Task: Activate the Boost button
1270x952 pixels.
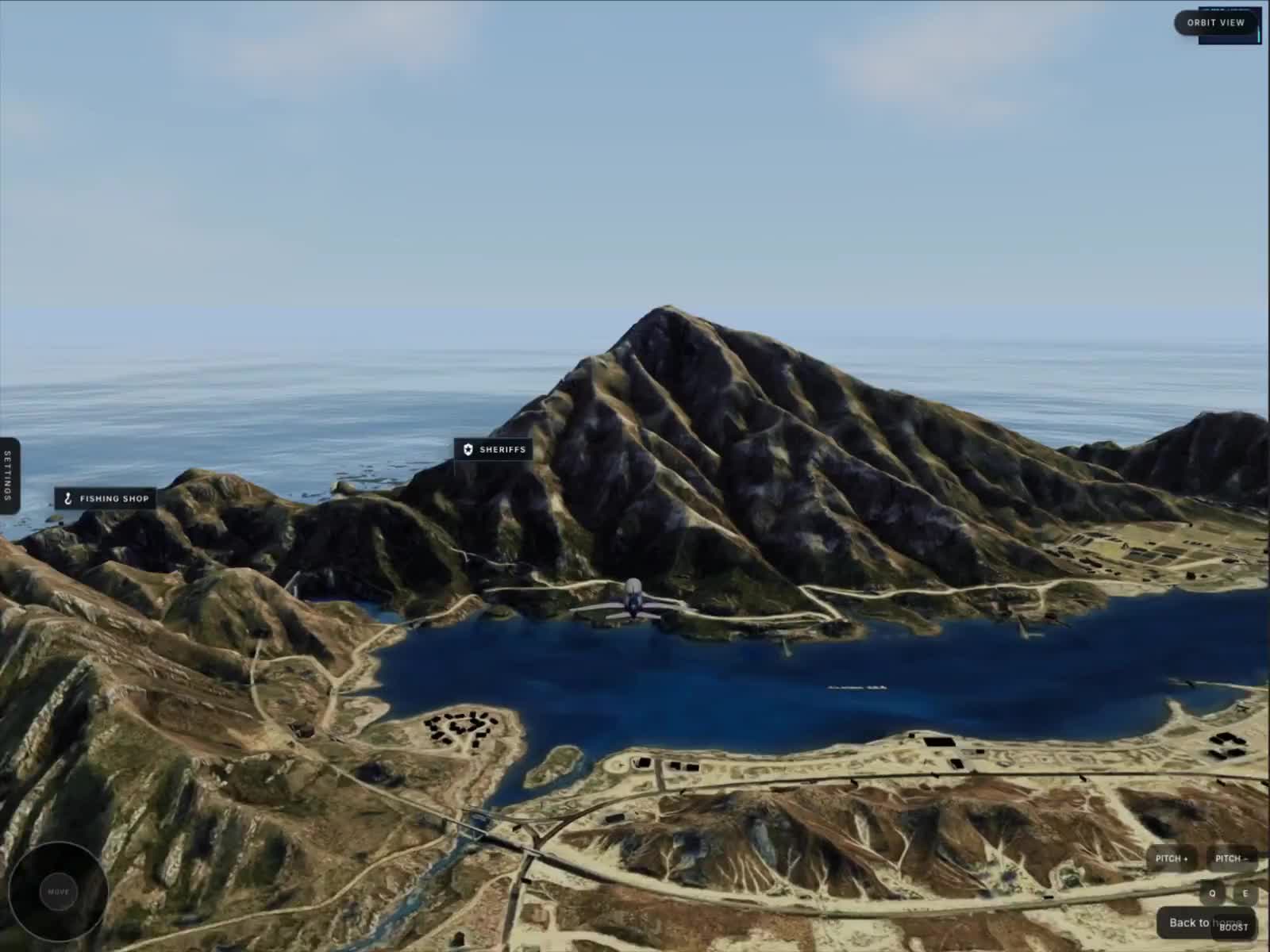Action: point(1233,927)
